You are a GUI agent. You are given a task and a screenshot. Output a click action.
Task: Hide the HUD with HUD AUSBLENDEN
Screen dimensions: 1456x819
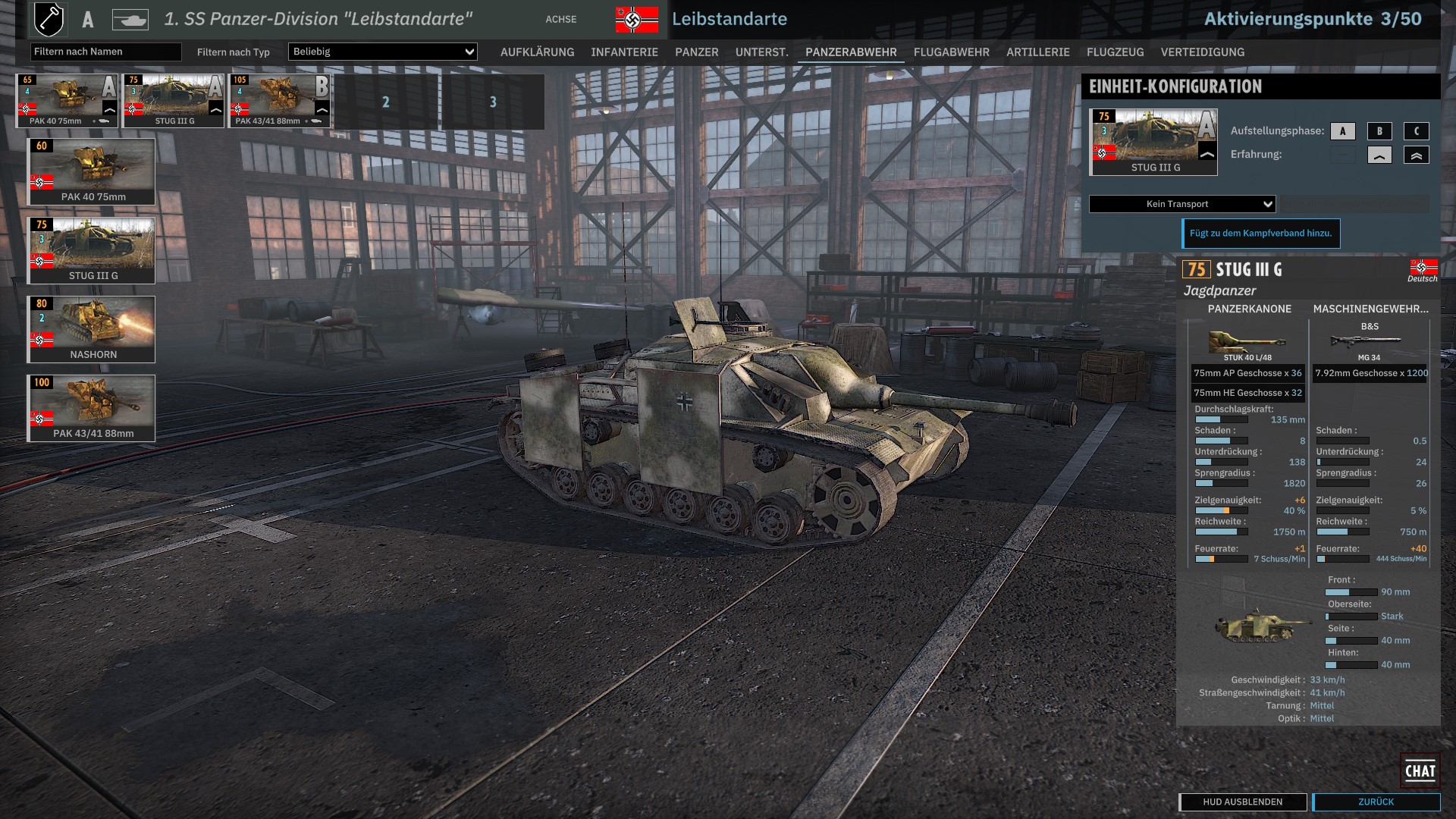[1242, 802]
